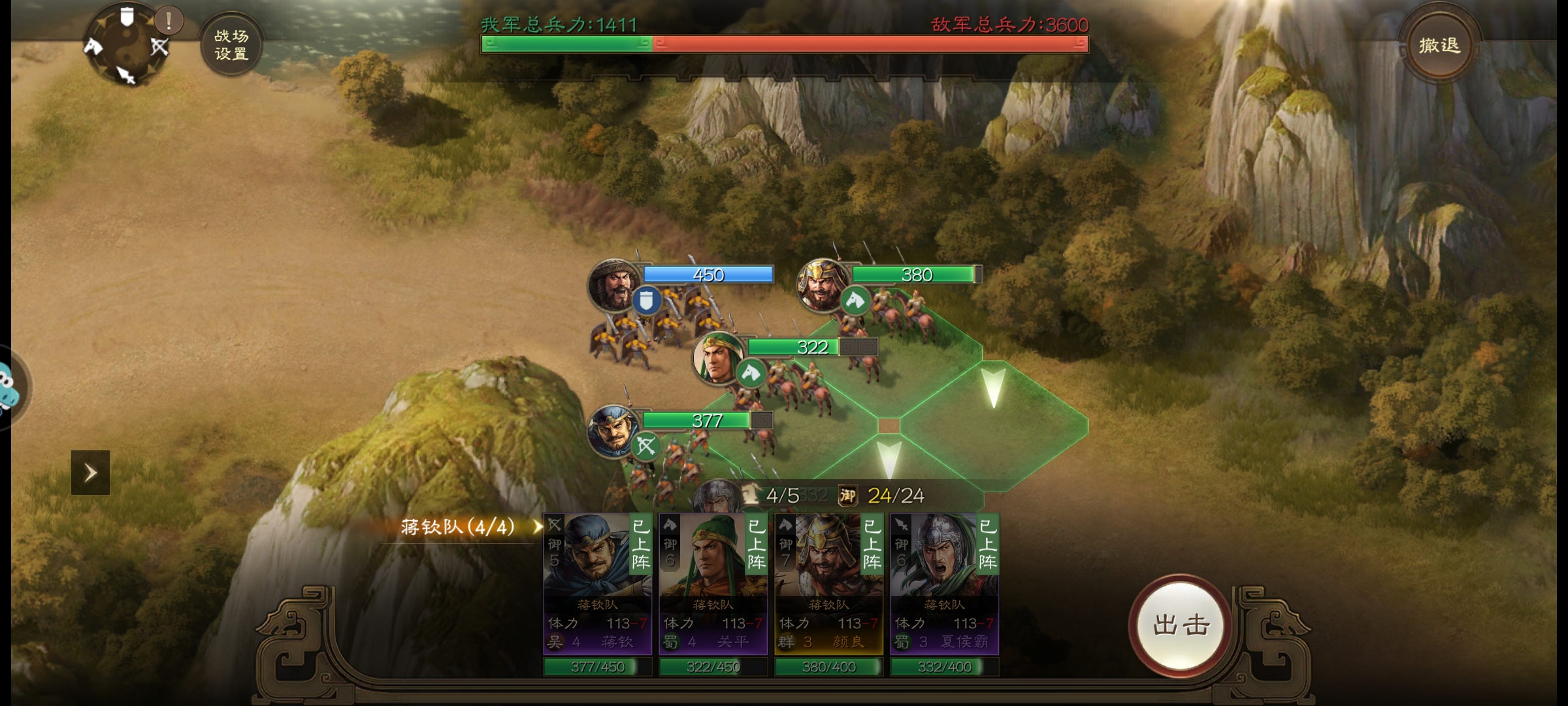This screenshot has height=706, width=1568.
Task: Select the shield unit with 450 troops
Action: click(x=613, y=285)
